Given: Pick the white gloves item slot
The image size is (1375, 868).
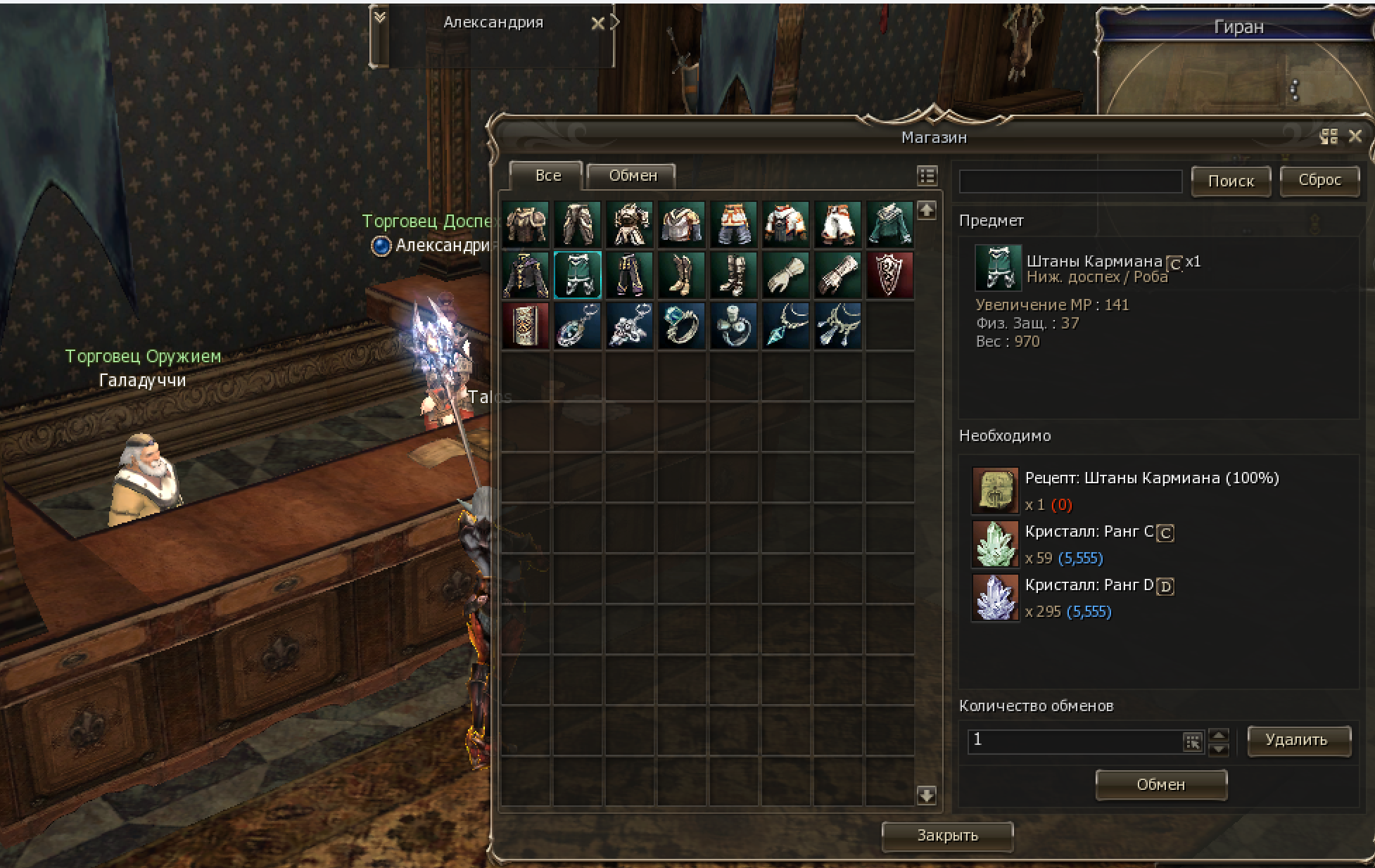Looking at the screenshot, I should pyautogui.click(x=785, y=275).
